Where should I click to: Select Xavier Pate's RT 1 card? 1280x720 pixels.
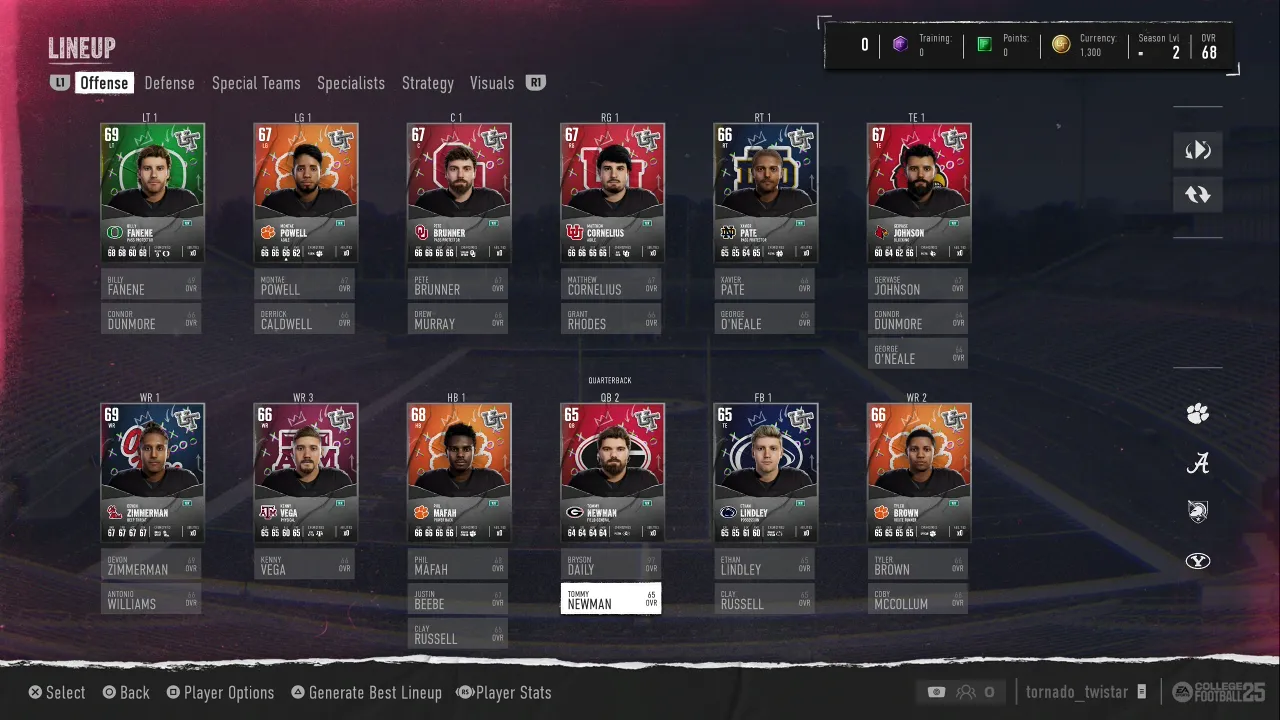[x=765, y=192]
